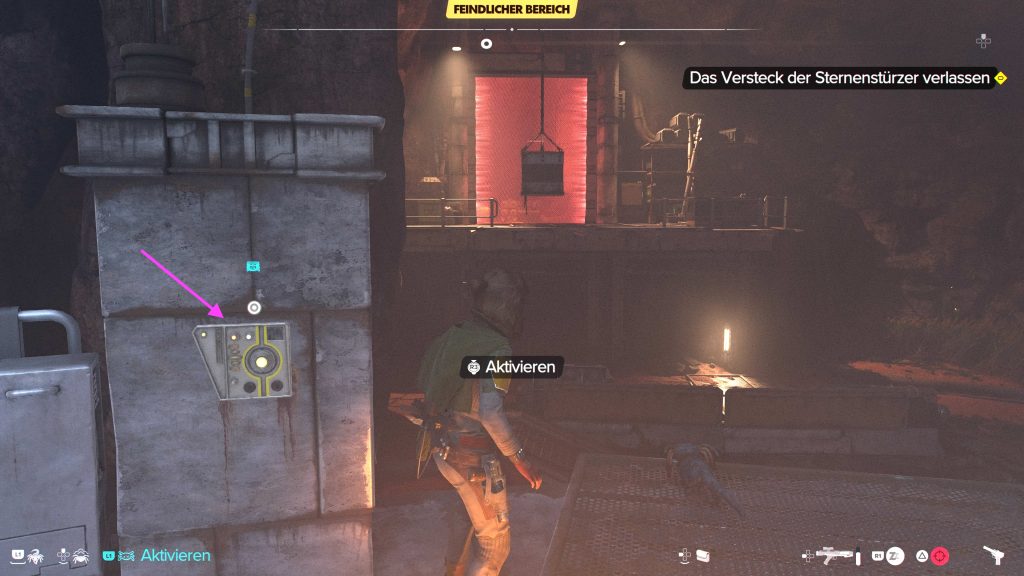Select the pistol sidearm icon
The height and width of the screenshot is (576, 1024).
[x=994, y=555]
